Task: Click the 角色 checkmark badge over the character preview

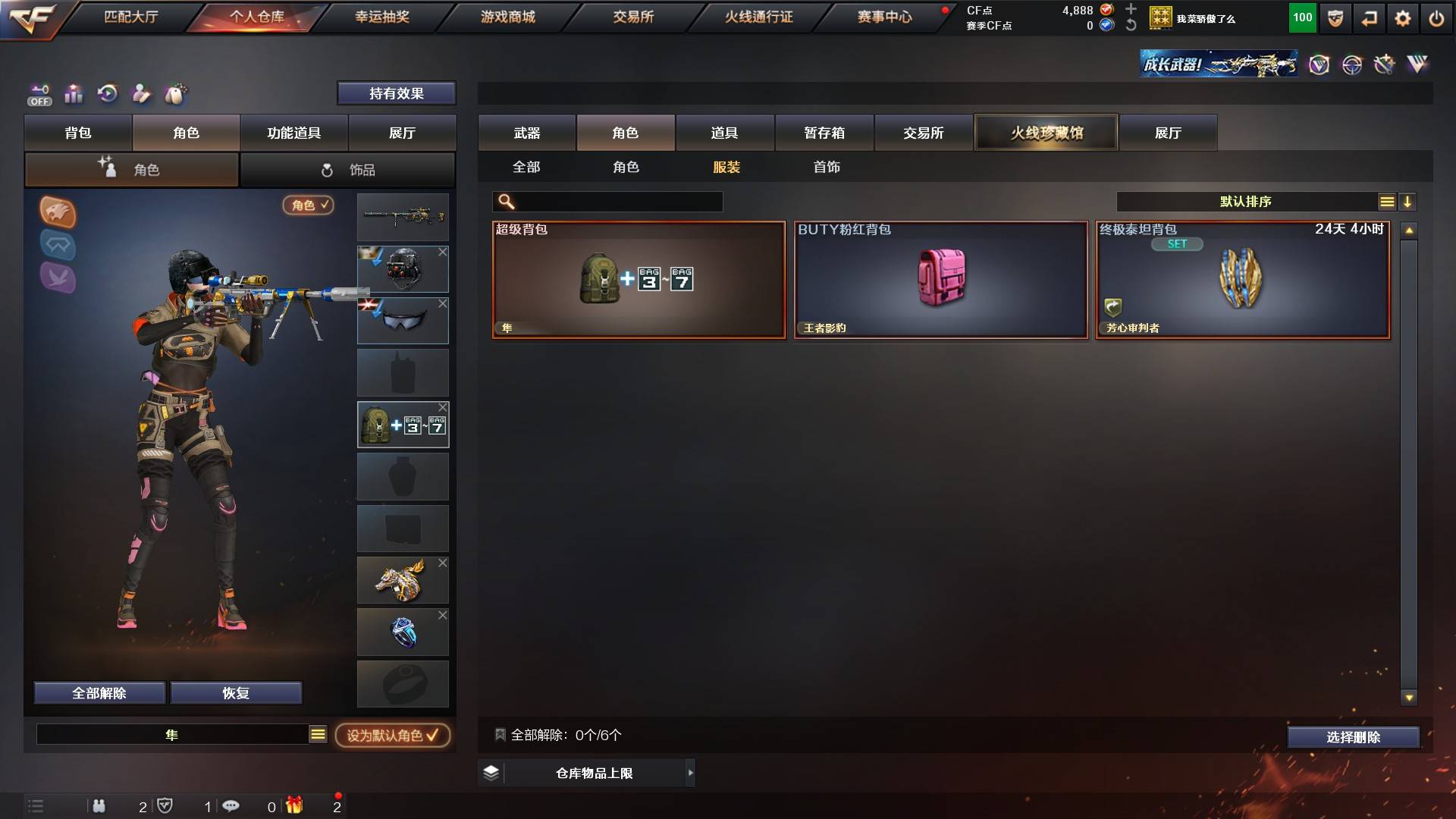Action: [x=308, y=206]
